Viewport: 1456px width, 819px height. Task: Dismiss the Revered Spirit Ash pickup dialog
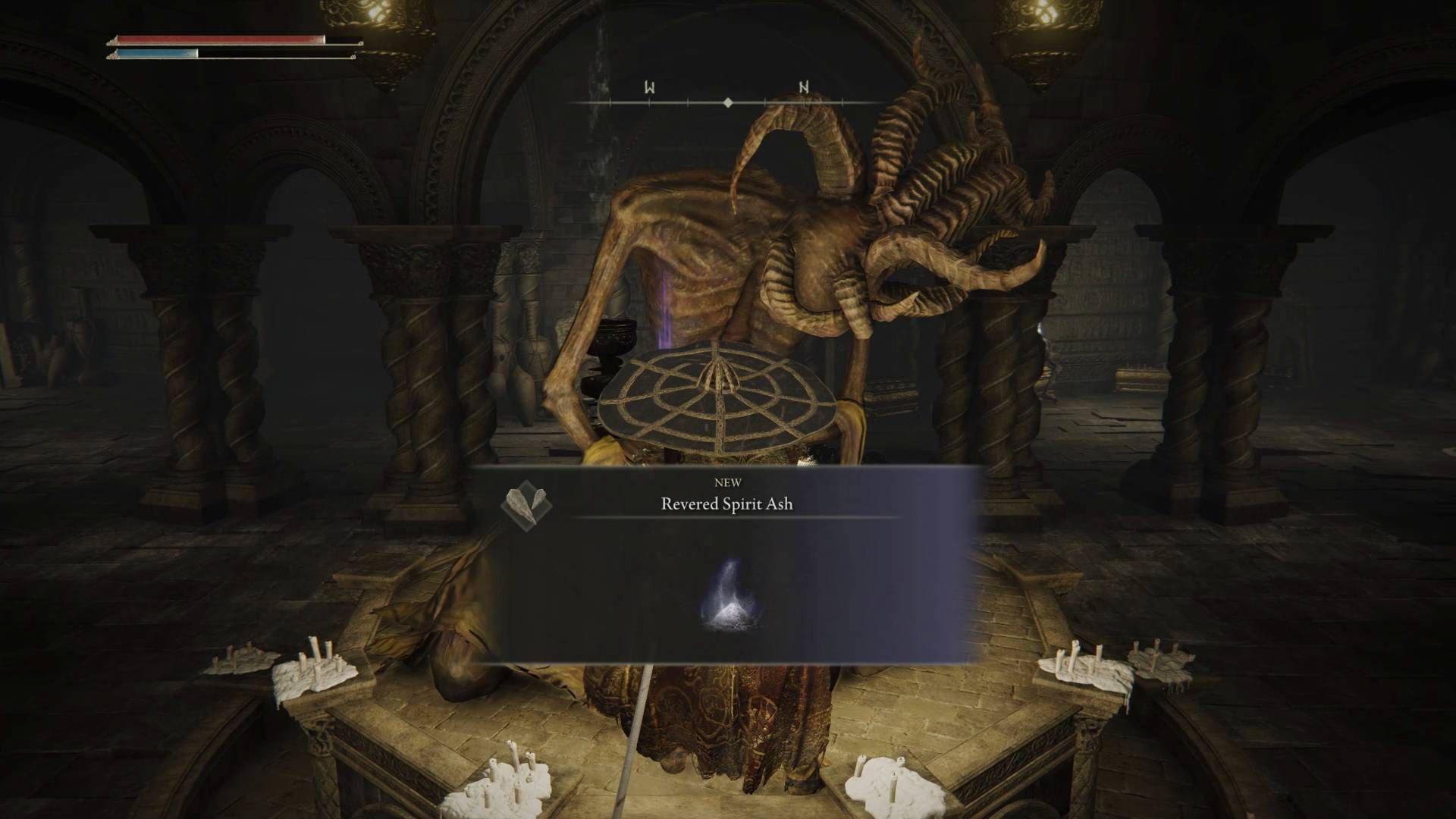point(728,569)
